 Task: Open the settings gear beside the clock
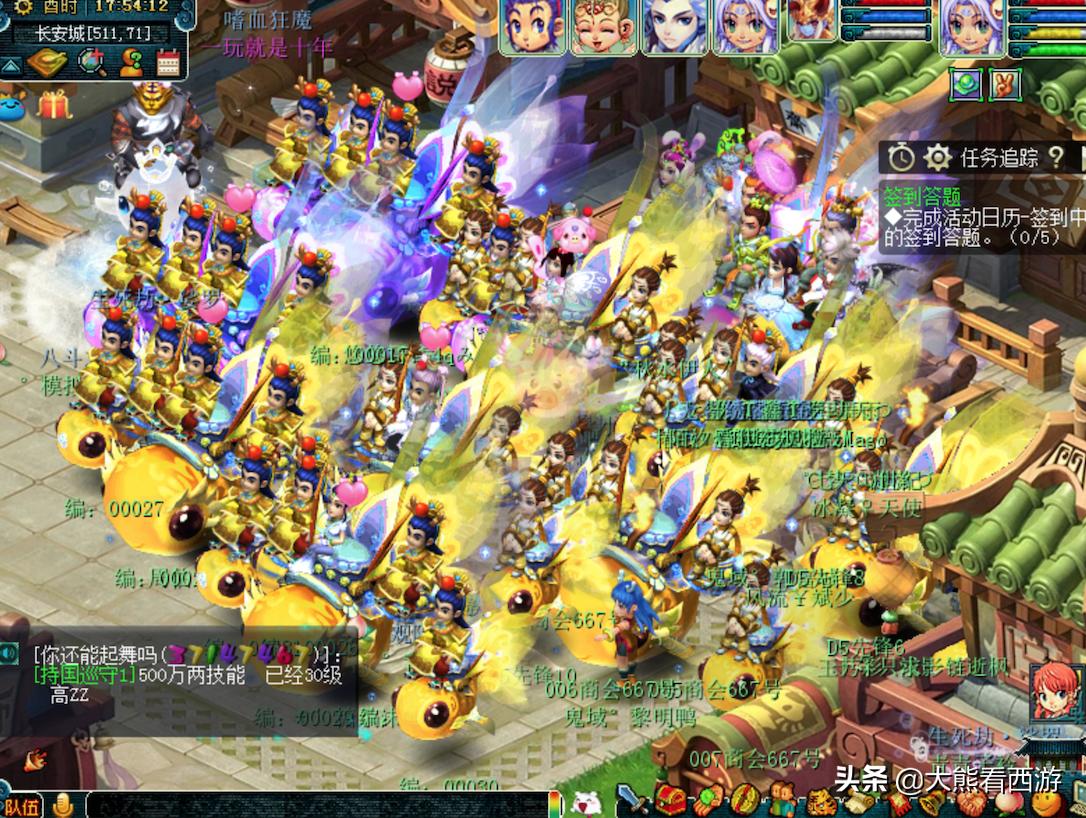(23, 9)
